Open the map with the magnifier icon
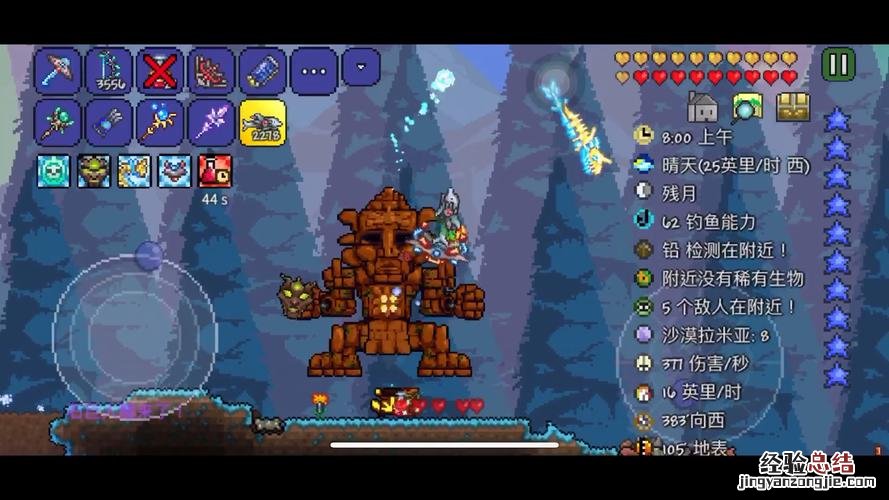 (x=747, y=106)
